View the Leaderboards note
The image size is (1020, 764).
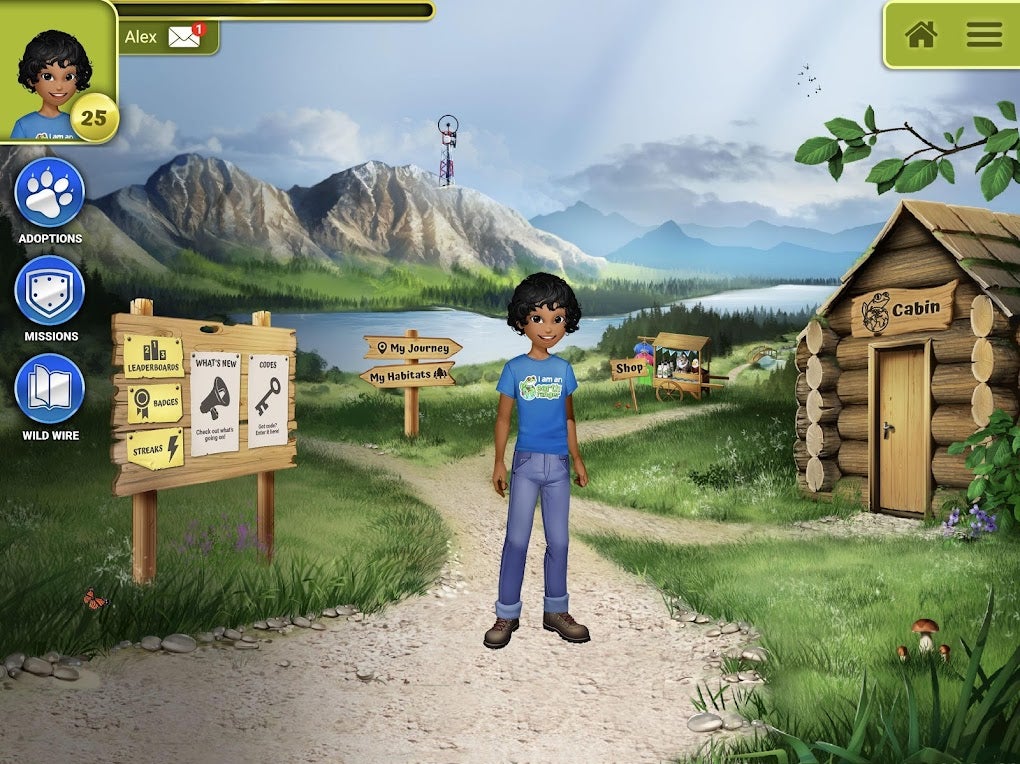153,358
